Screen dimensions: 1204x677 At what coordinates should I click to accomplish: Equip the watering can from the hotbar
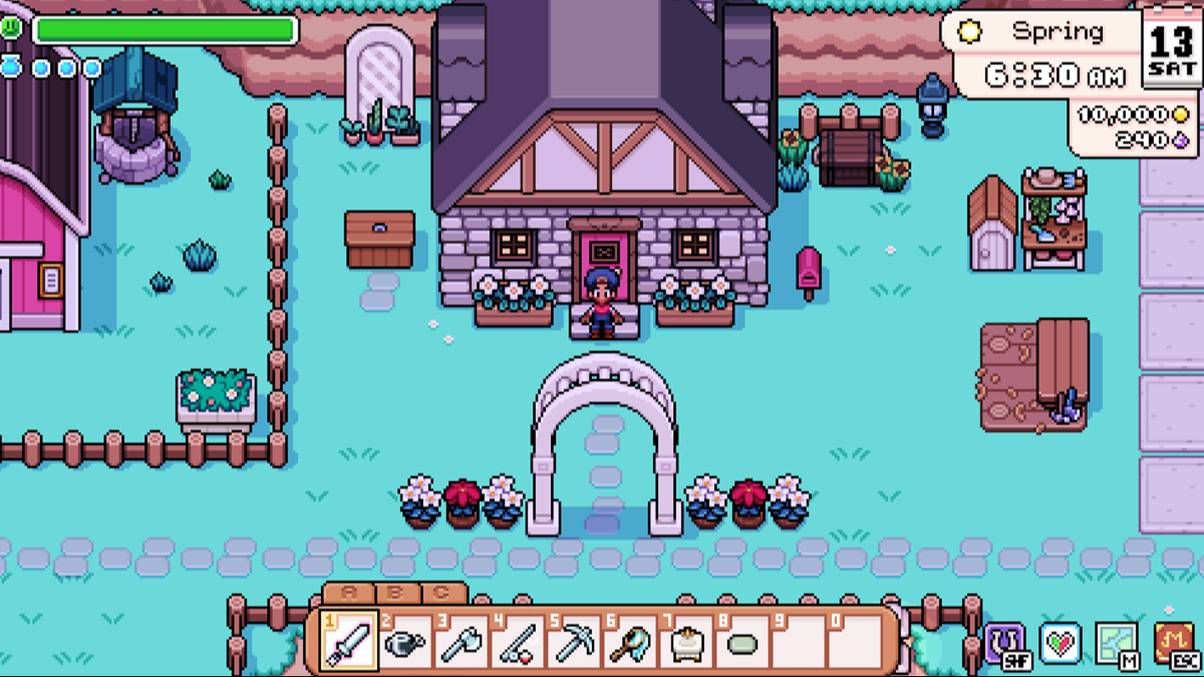tap(406, 641)
